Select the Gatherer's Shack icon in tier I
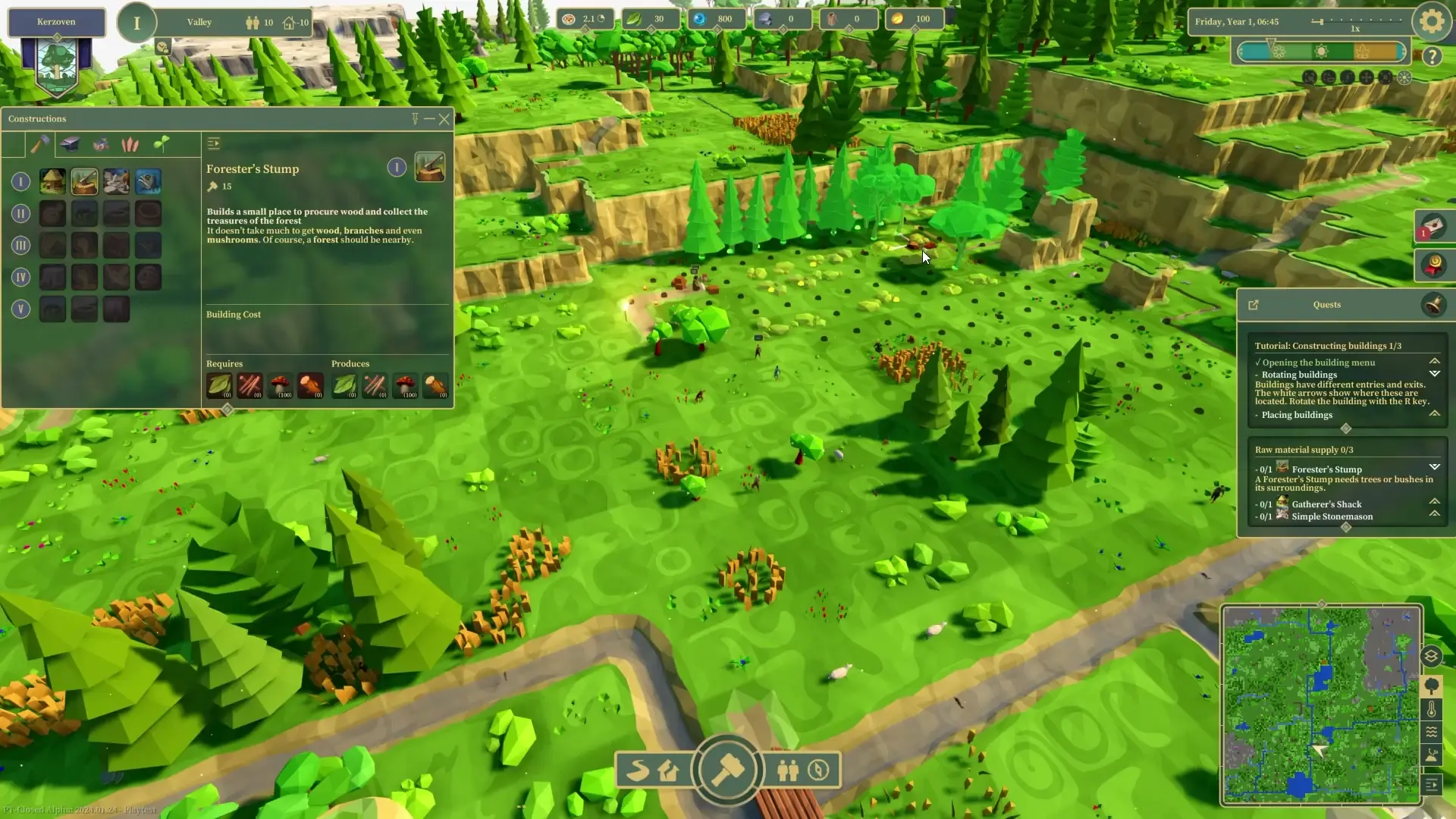Image resolution: width=1456 pixels, height=819 pixels. point(52,181)
